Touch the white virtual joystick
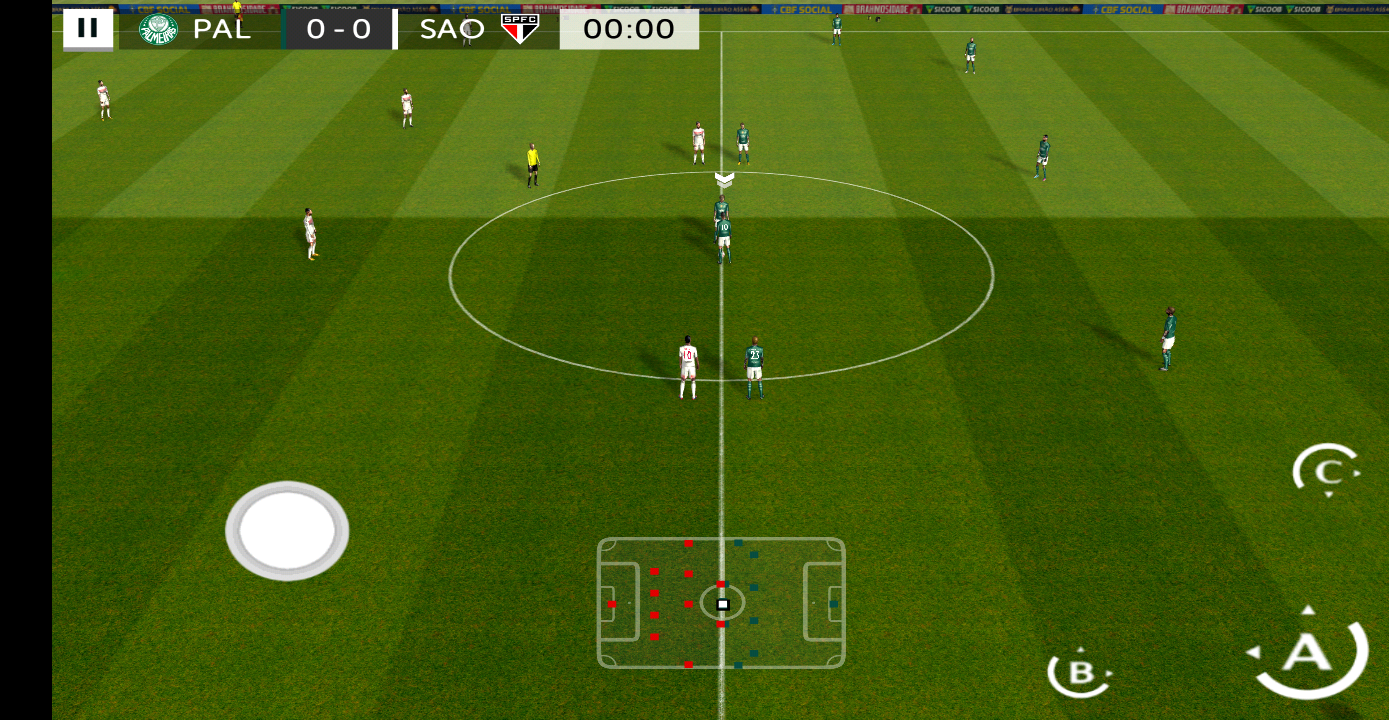This screenshot has height=720, width=1389. 287,530
